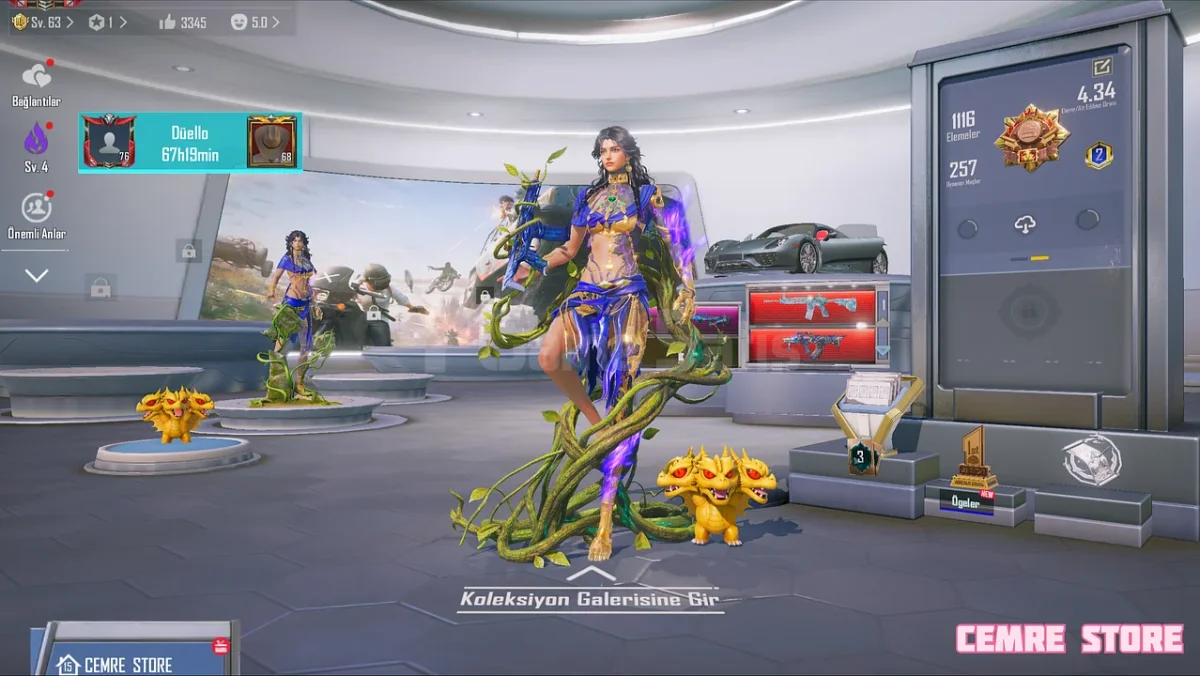Open the rank medal emblem on the stats panel
This screenshot has height=676, width=1200.
1031,137
